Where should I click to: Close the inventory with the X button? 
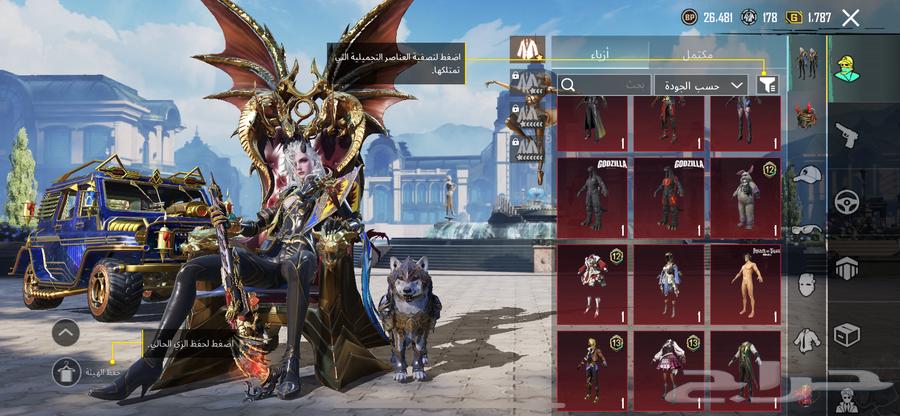[x=851, y=17]
